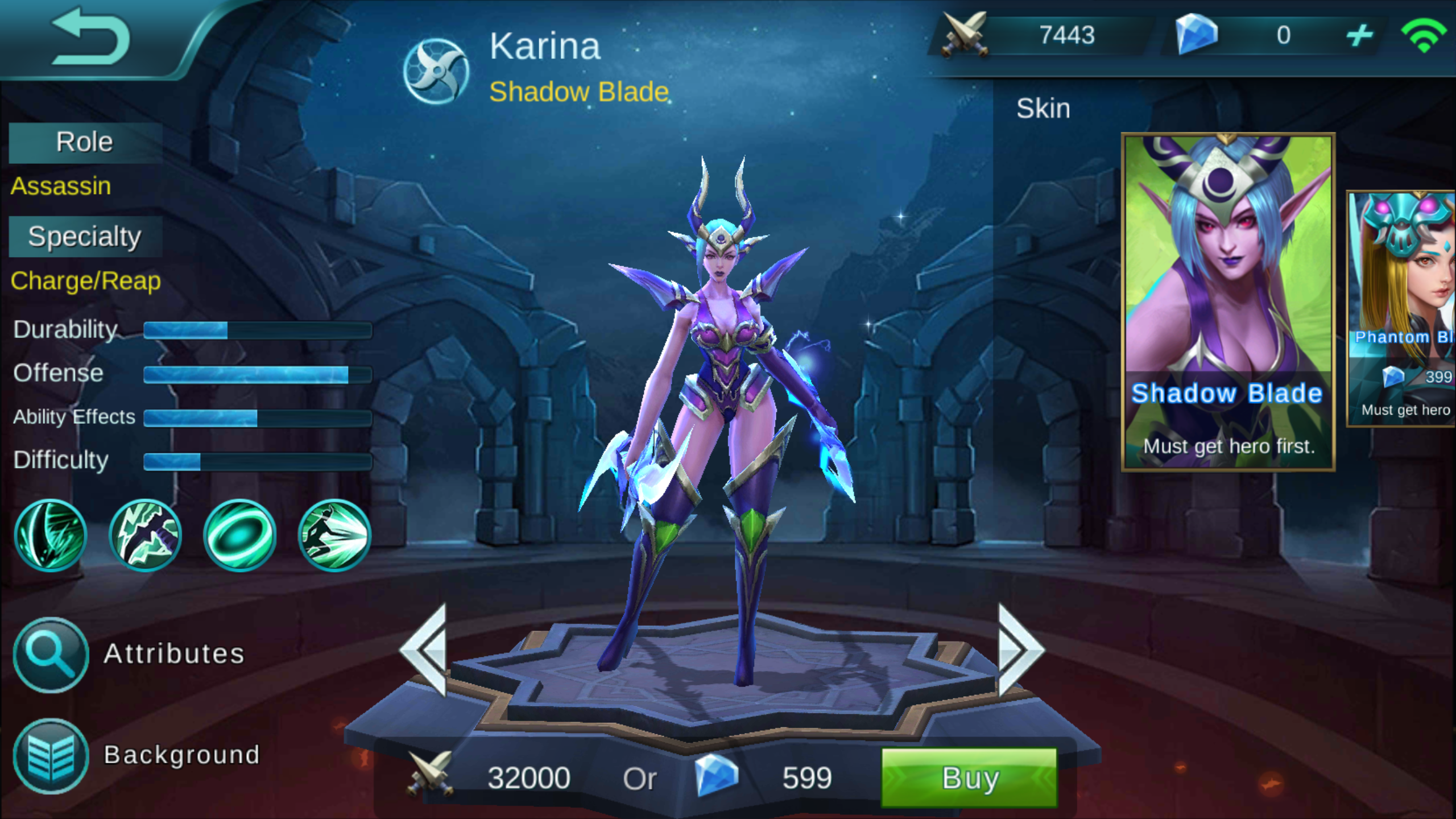Tap the Buy button for 32000

tap(967, 778)
